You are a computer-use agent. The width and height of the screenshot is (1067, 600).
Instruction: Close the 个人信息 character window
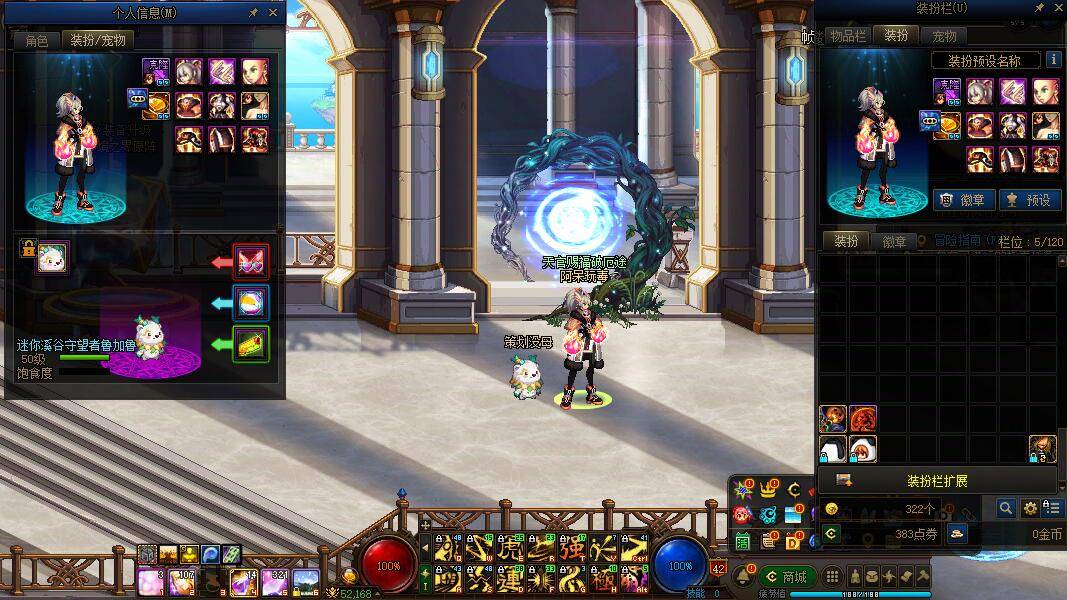pyautogui.click(x=273, y=13)
